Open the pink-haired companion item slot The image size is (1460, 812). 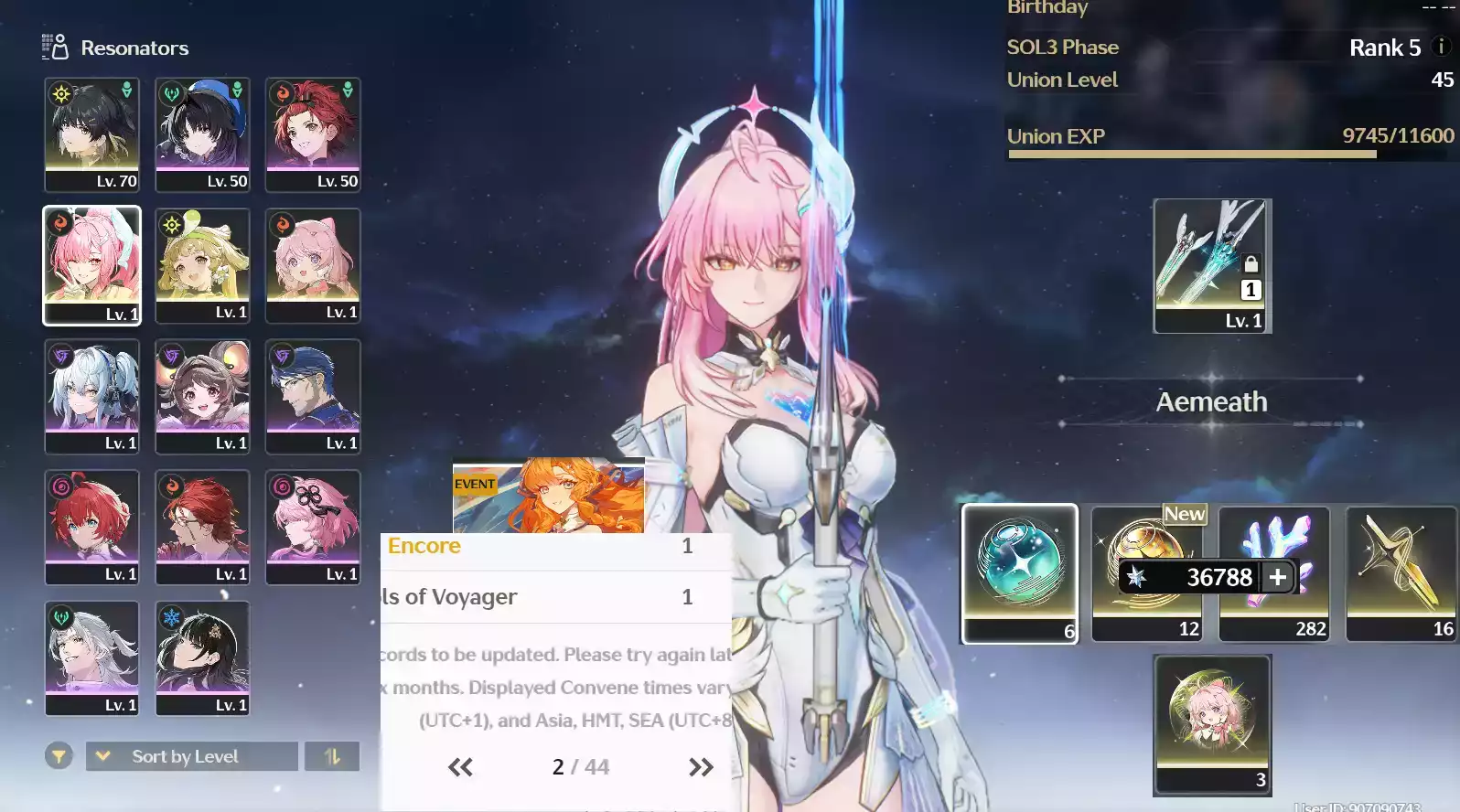(1212, 723)
